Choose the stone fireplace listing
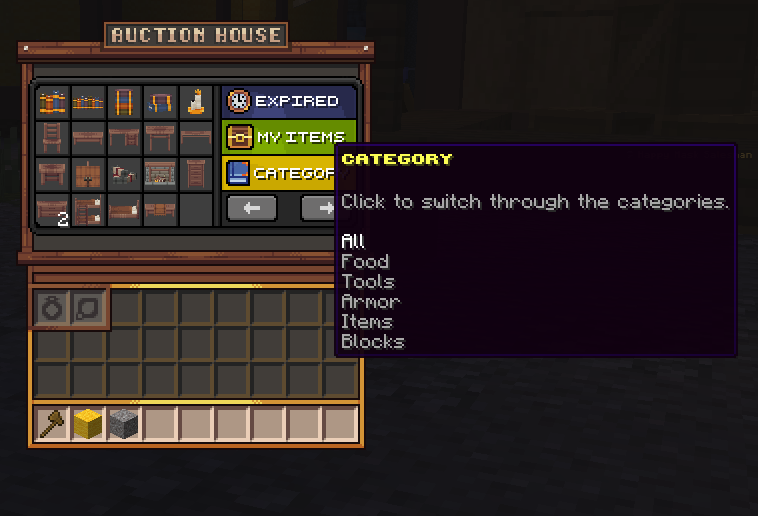Viewport: 758px width, 516px height. tap(160, 173)
